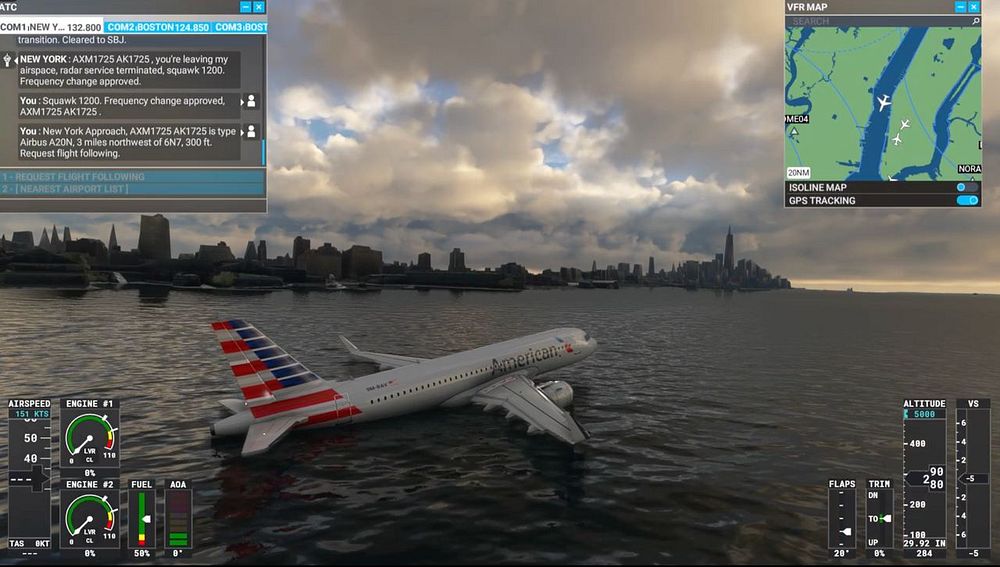The image size is (1000, 567).
Task: Click the 20NM scale label on map
Action: point(798,172)
